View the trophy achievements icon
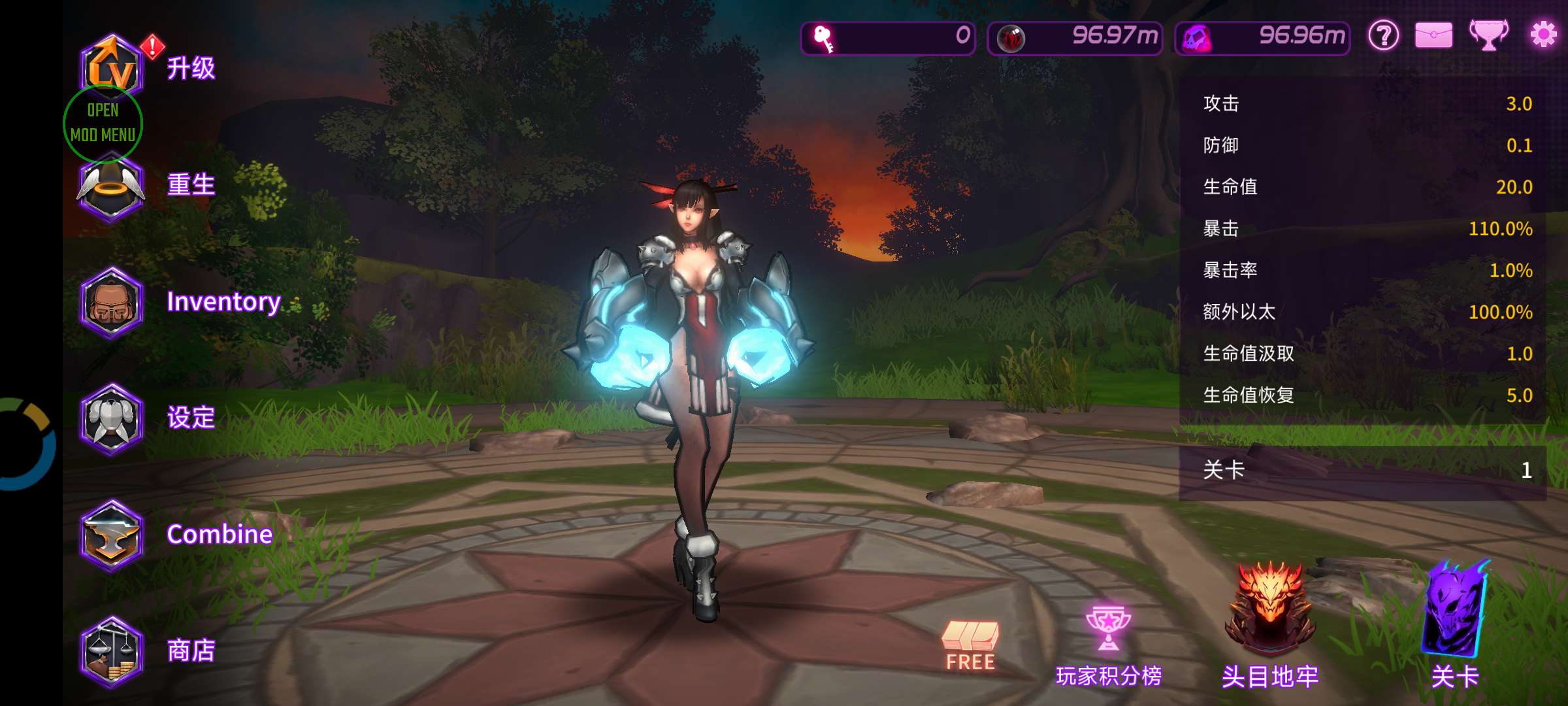1568x706 pixels. [x=1488, y=35]
